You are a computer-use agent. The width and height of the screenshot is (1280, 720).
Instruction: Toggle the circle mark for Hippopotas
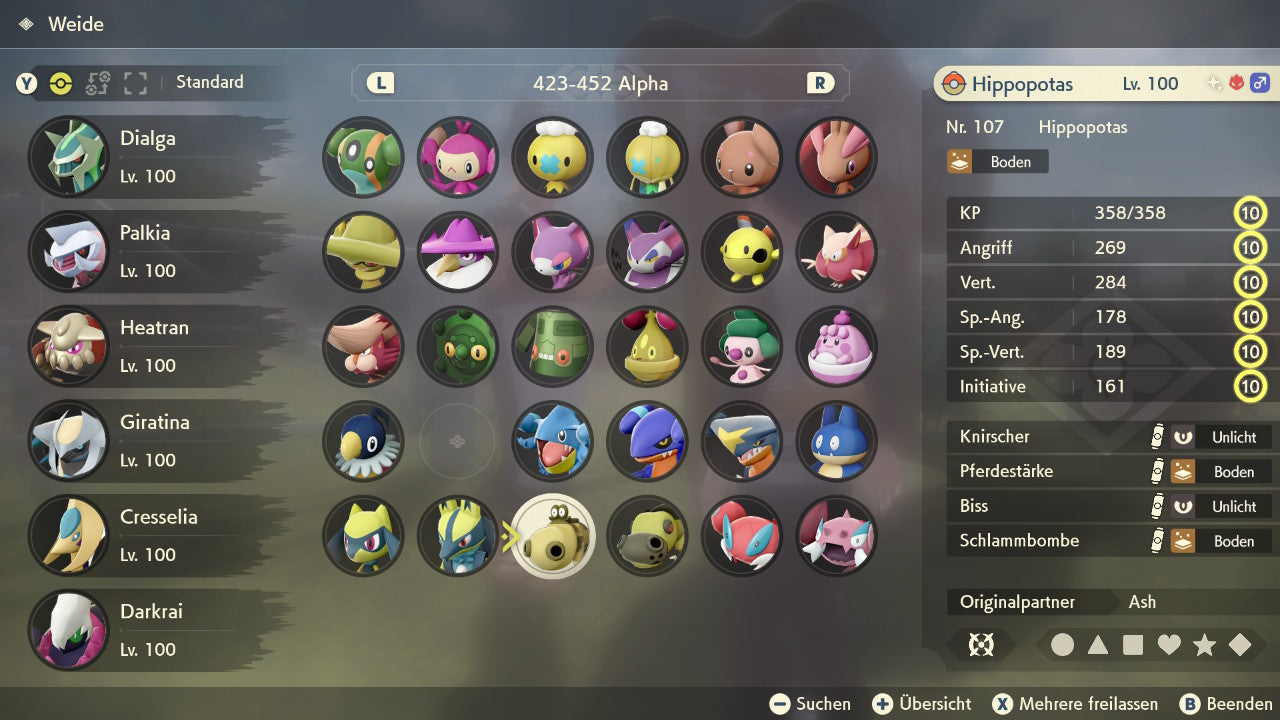(x=1062, y=644)
